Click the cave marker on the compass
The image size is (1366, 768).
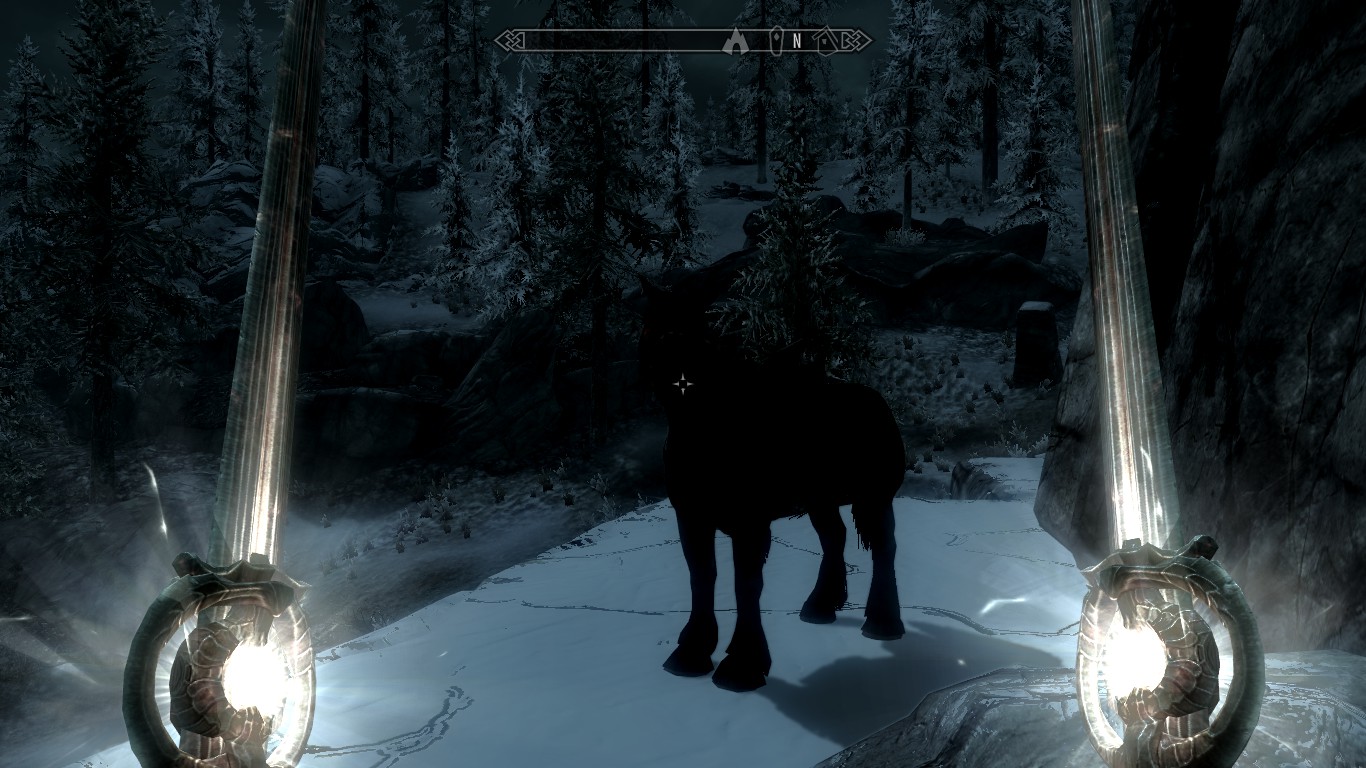[737, 41]
